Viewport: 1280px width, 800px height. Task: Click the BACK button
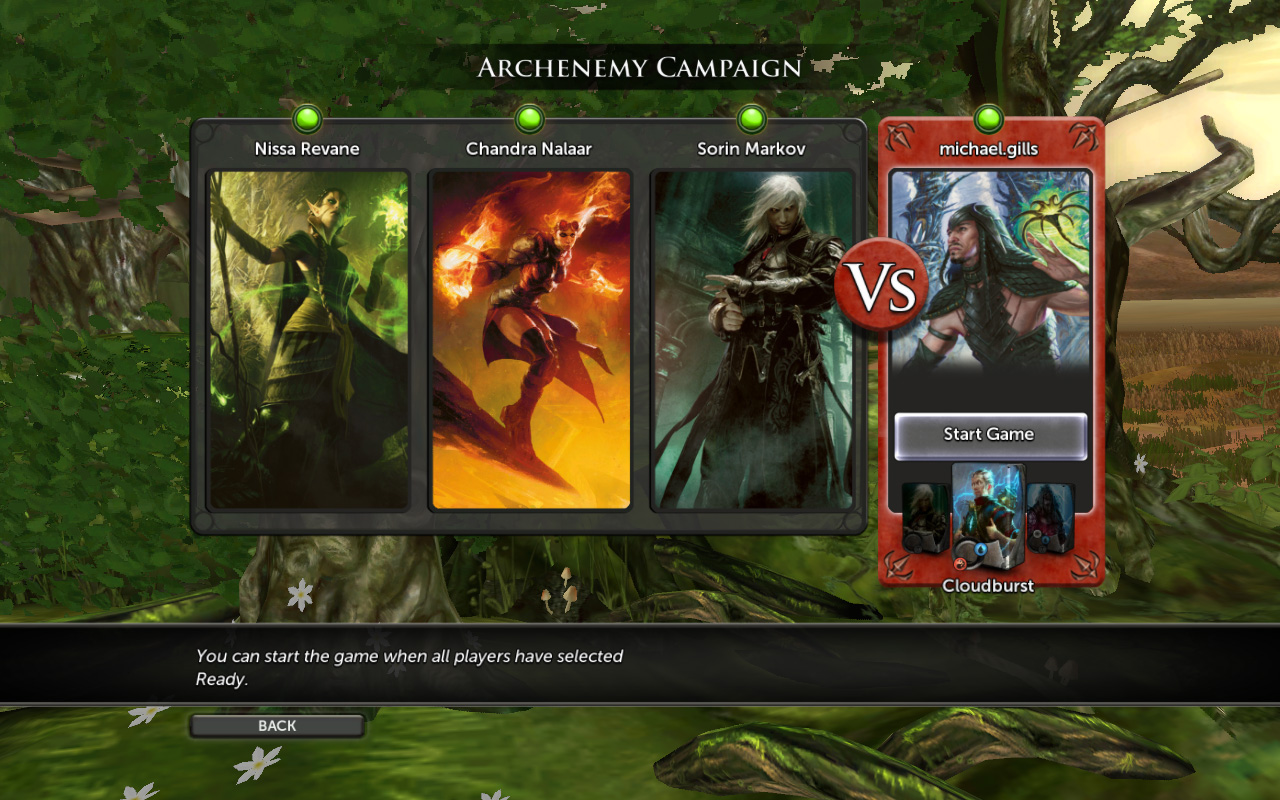pyautogui.click(x=276, y=725)
